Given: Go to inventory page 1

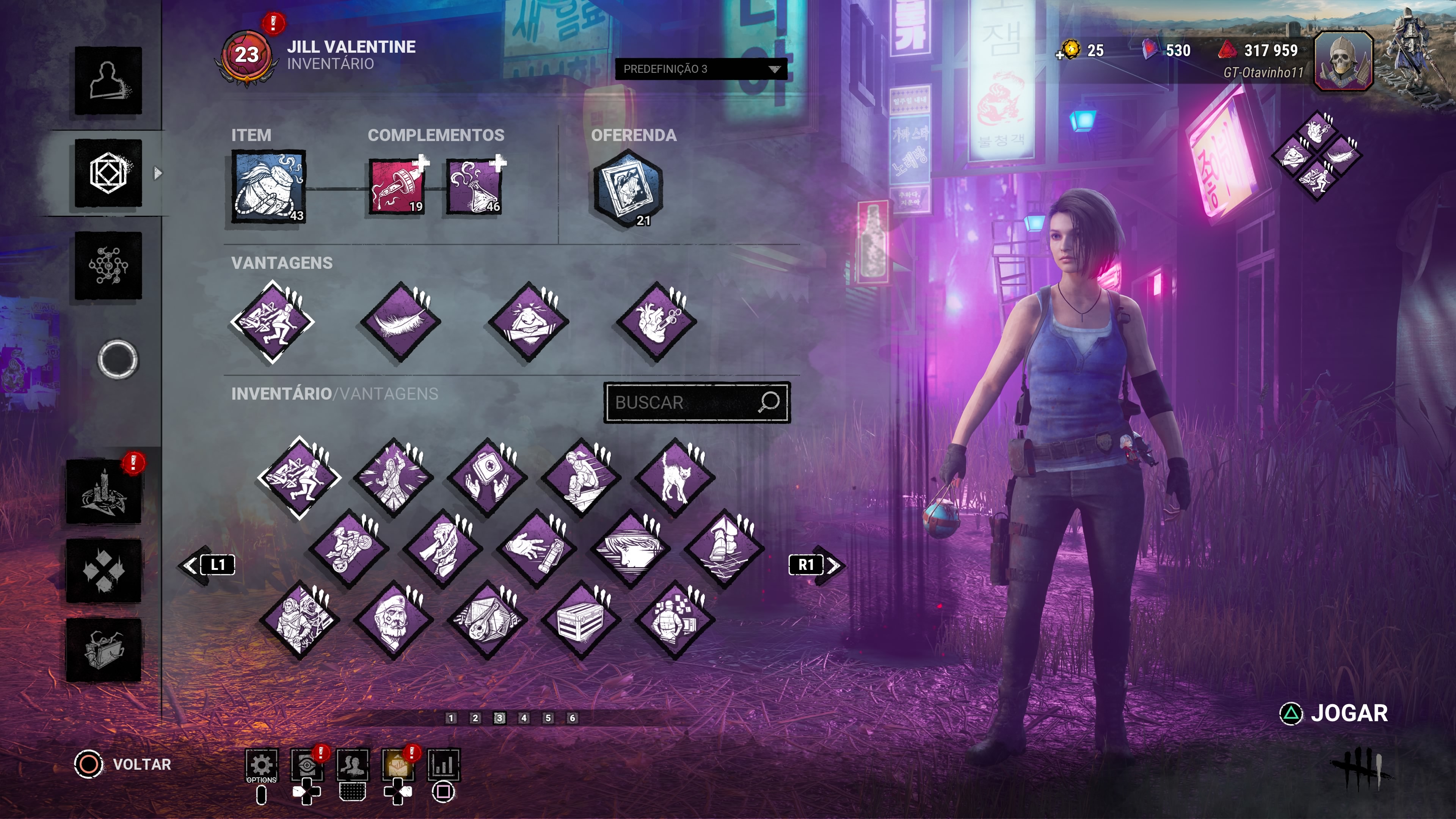Looking at the screenshot, I should [x=450, y=718].
